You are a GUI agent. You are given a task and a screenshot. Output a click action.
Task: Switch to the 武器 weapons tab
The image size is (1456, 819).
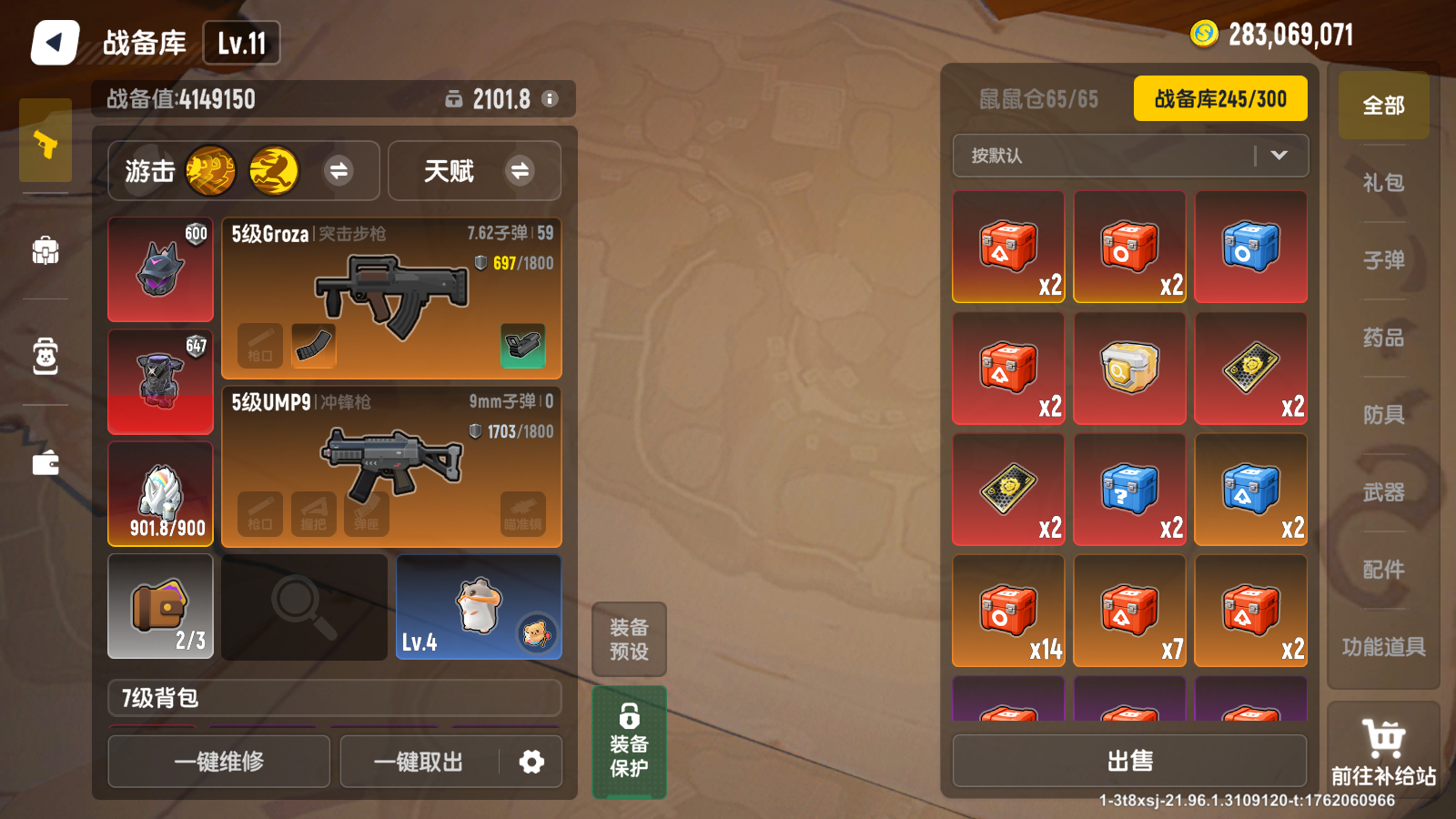(1382, 491)
